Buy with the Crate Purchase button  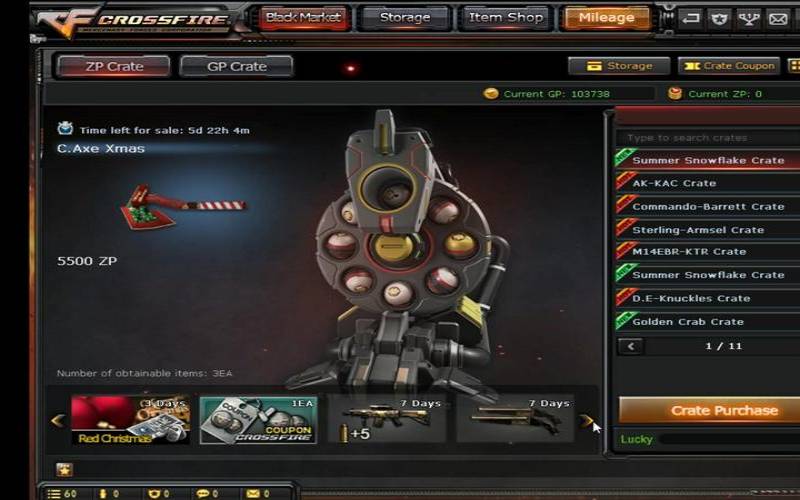(710, 410)
